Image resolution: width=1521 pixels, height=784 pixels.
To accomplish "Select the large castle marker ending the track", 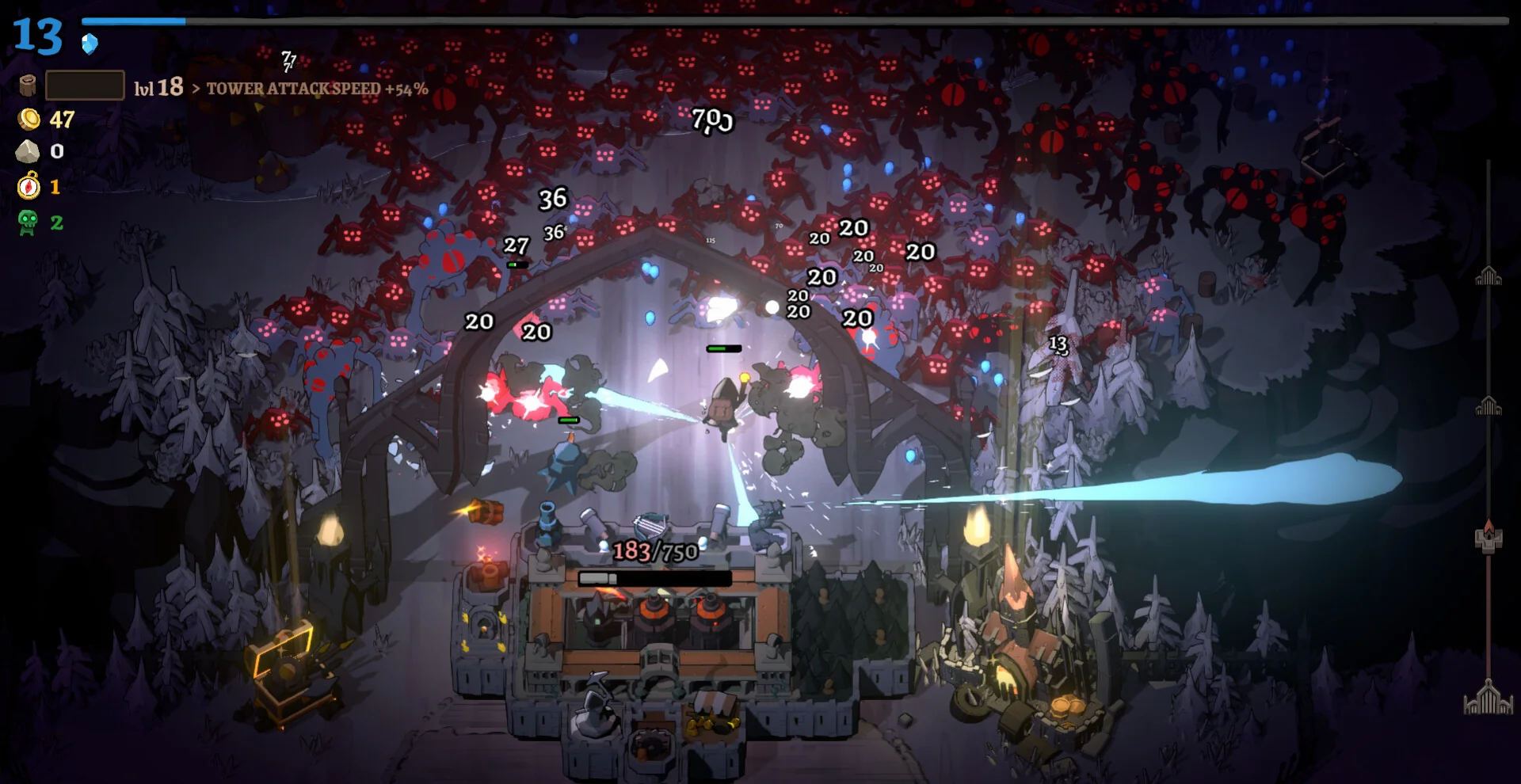I will point(1489,698).
